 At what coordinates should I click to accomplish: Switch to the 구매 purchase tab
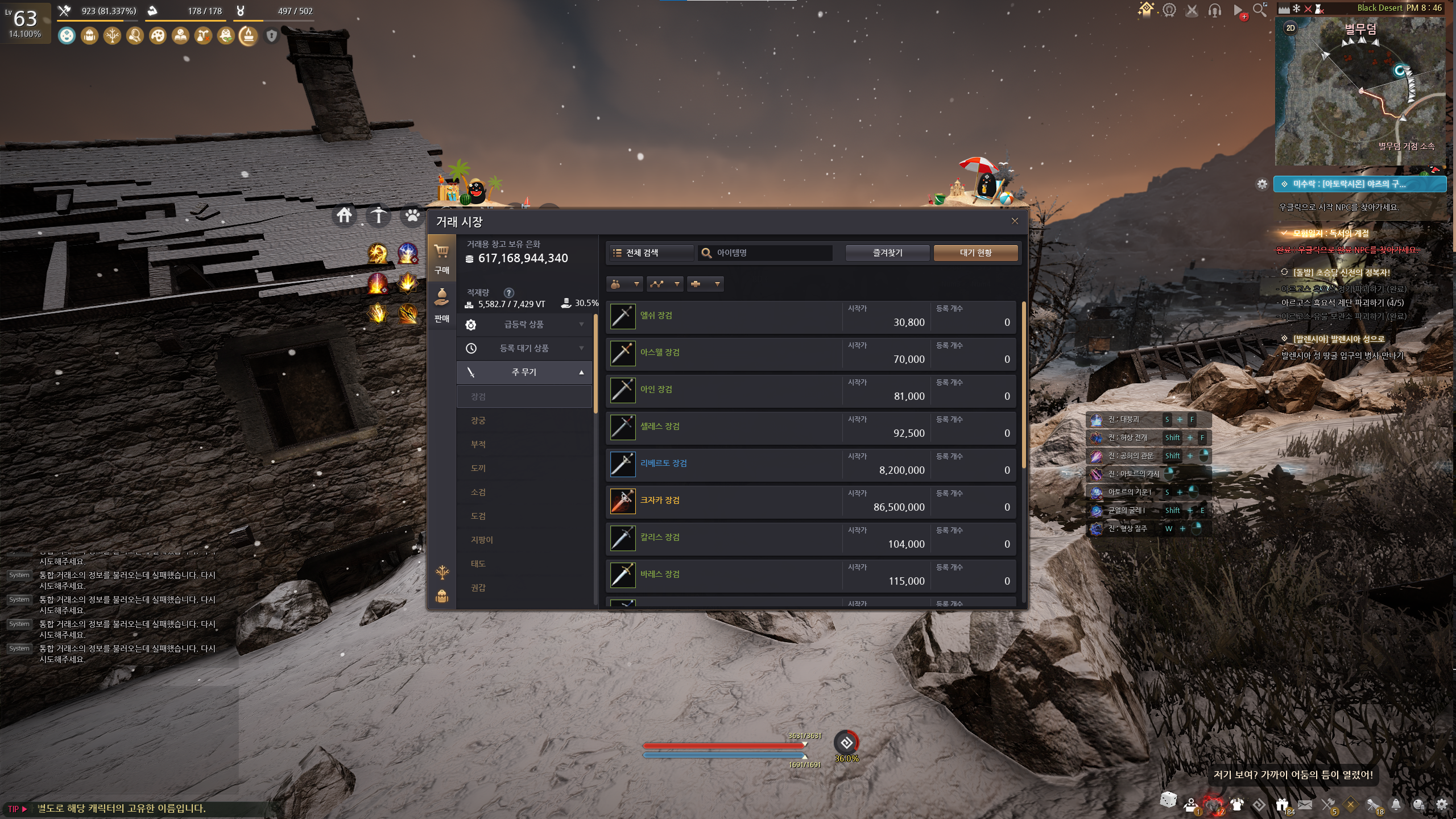[442, 258]
